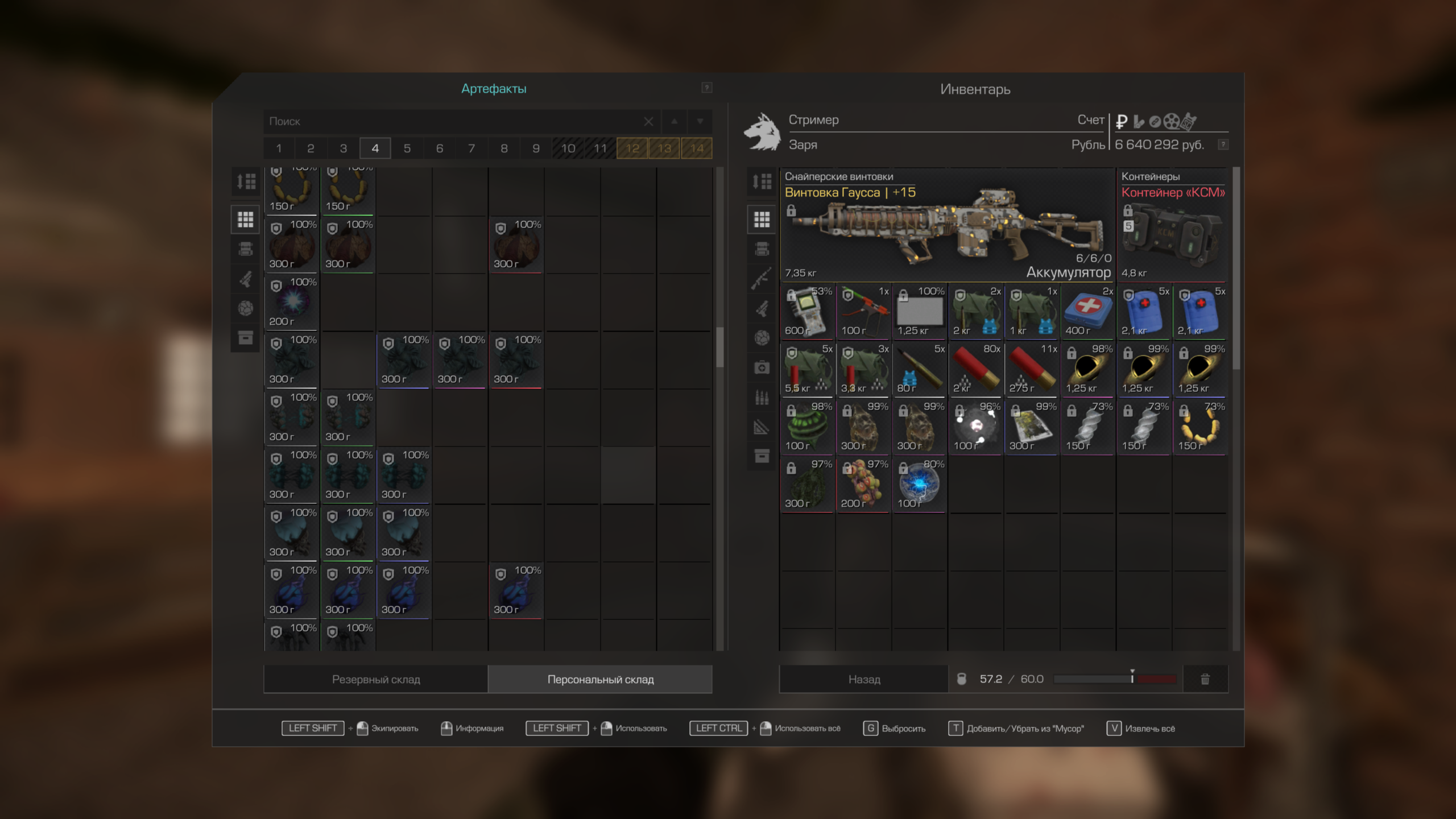1456x819 pixels.
Task: Select the 80x red shotgun shells stack
Action: [975, 369]
